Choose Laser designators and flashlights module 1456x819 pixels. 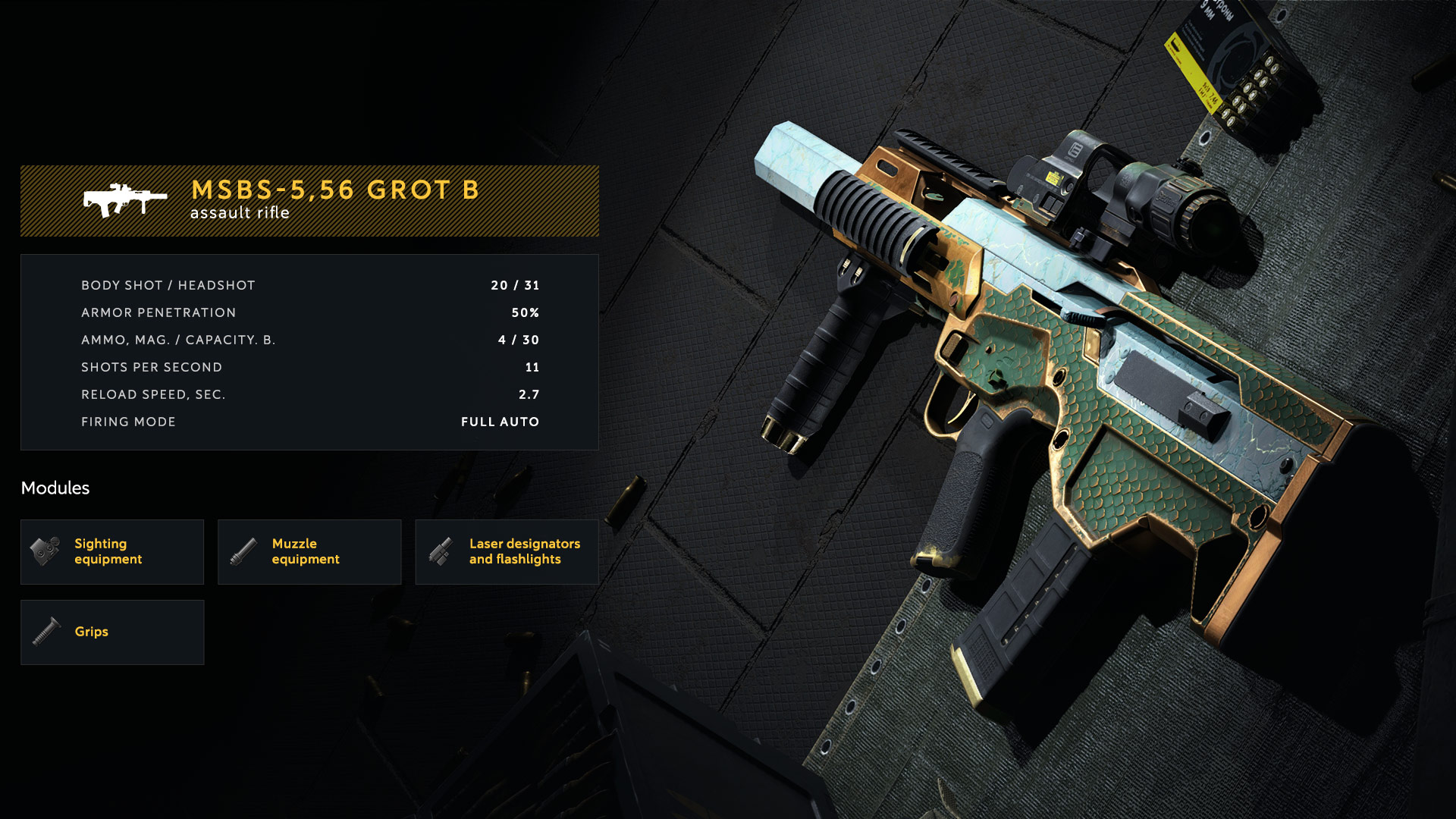click(x=507, y=551)
